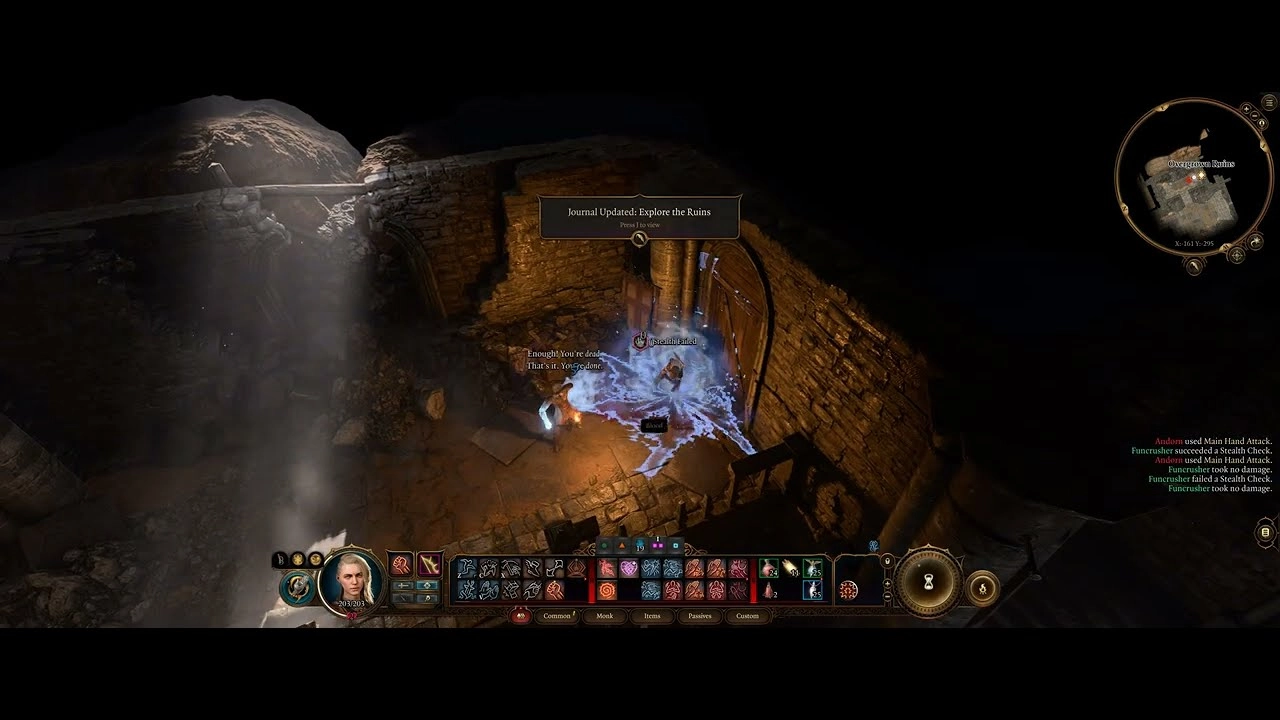
Task: Remove a hotbar row with the minus button
Action: click(x=887, y=596)
